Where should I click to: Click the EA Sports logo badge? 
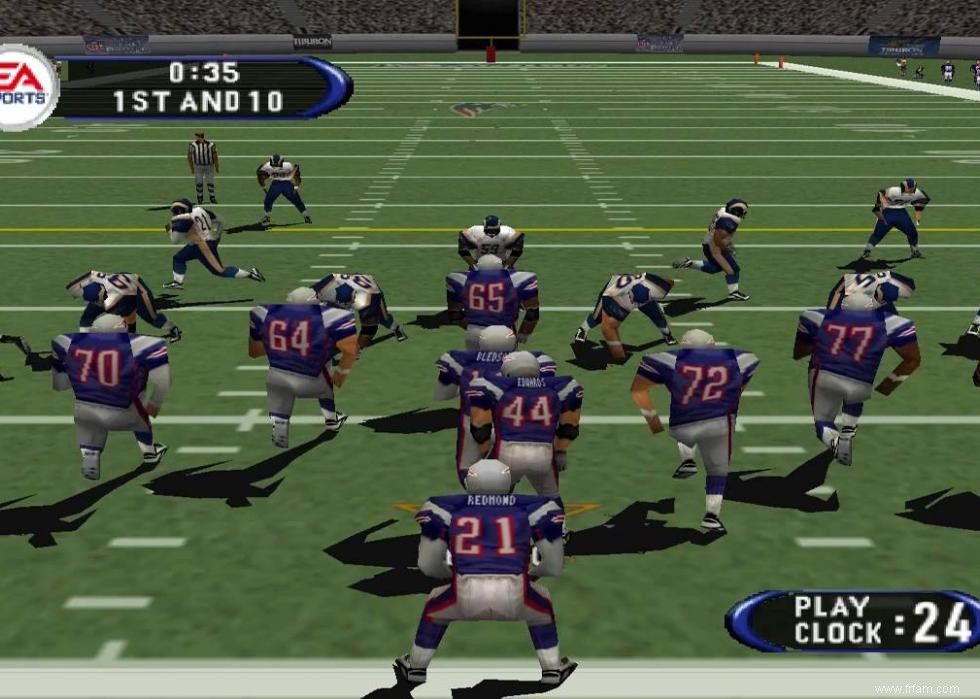point(24,87)
